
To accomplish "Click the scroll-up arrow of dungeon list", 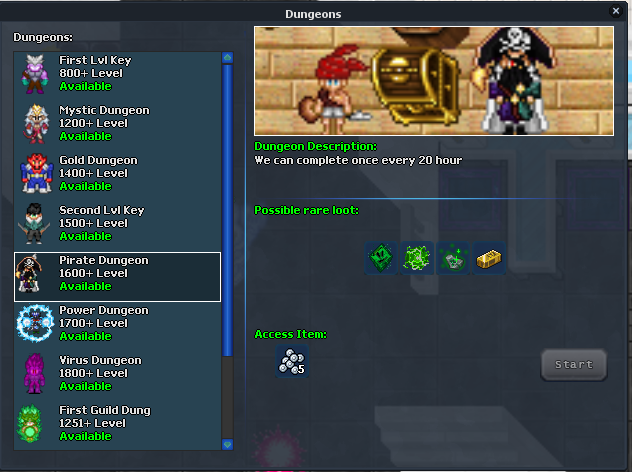I will (227, 58).
